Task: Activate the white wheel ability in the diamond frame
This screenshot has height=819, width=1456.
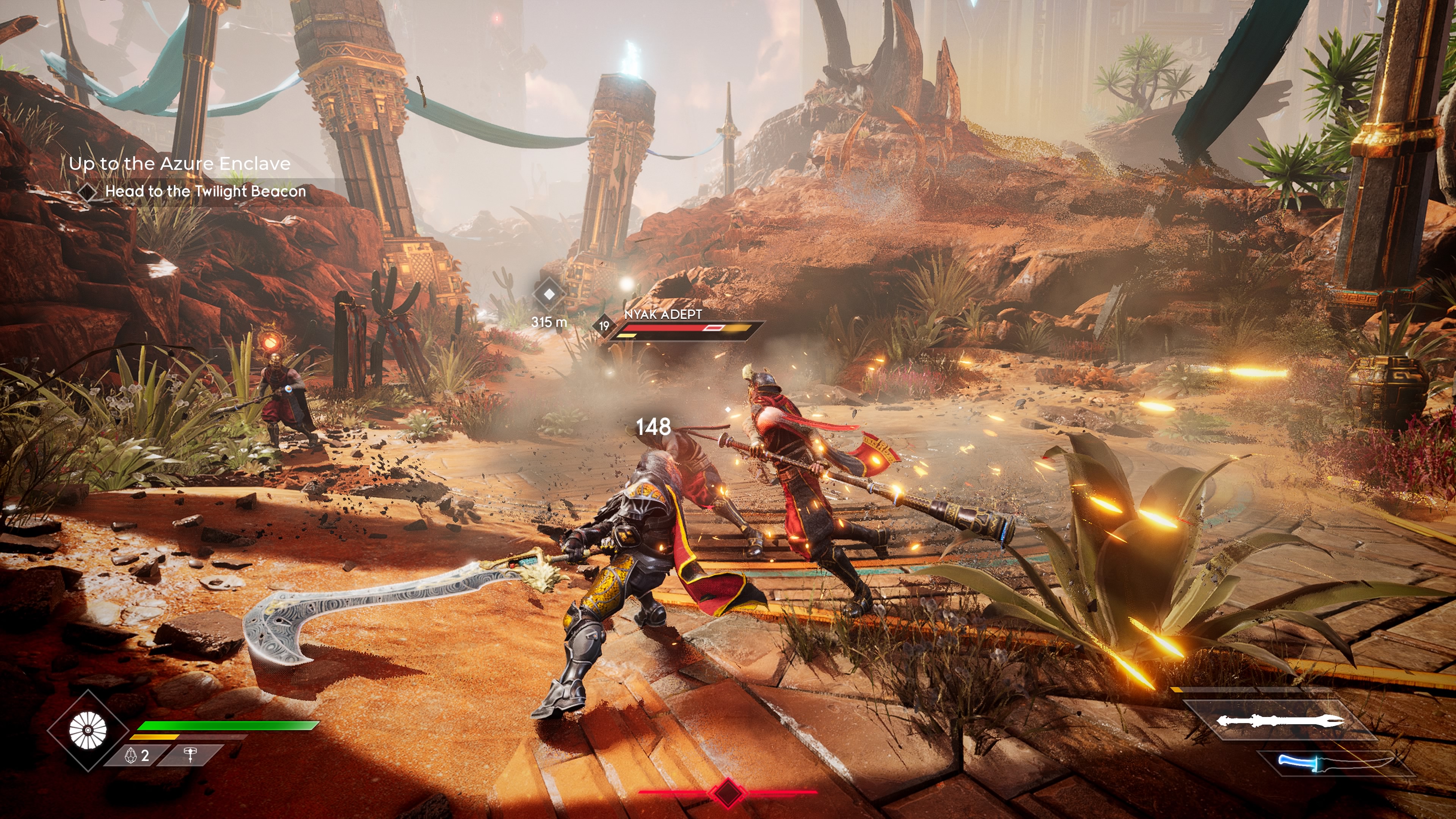Action: coord(88,730)
